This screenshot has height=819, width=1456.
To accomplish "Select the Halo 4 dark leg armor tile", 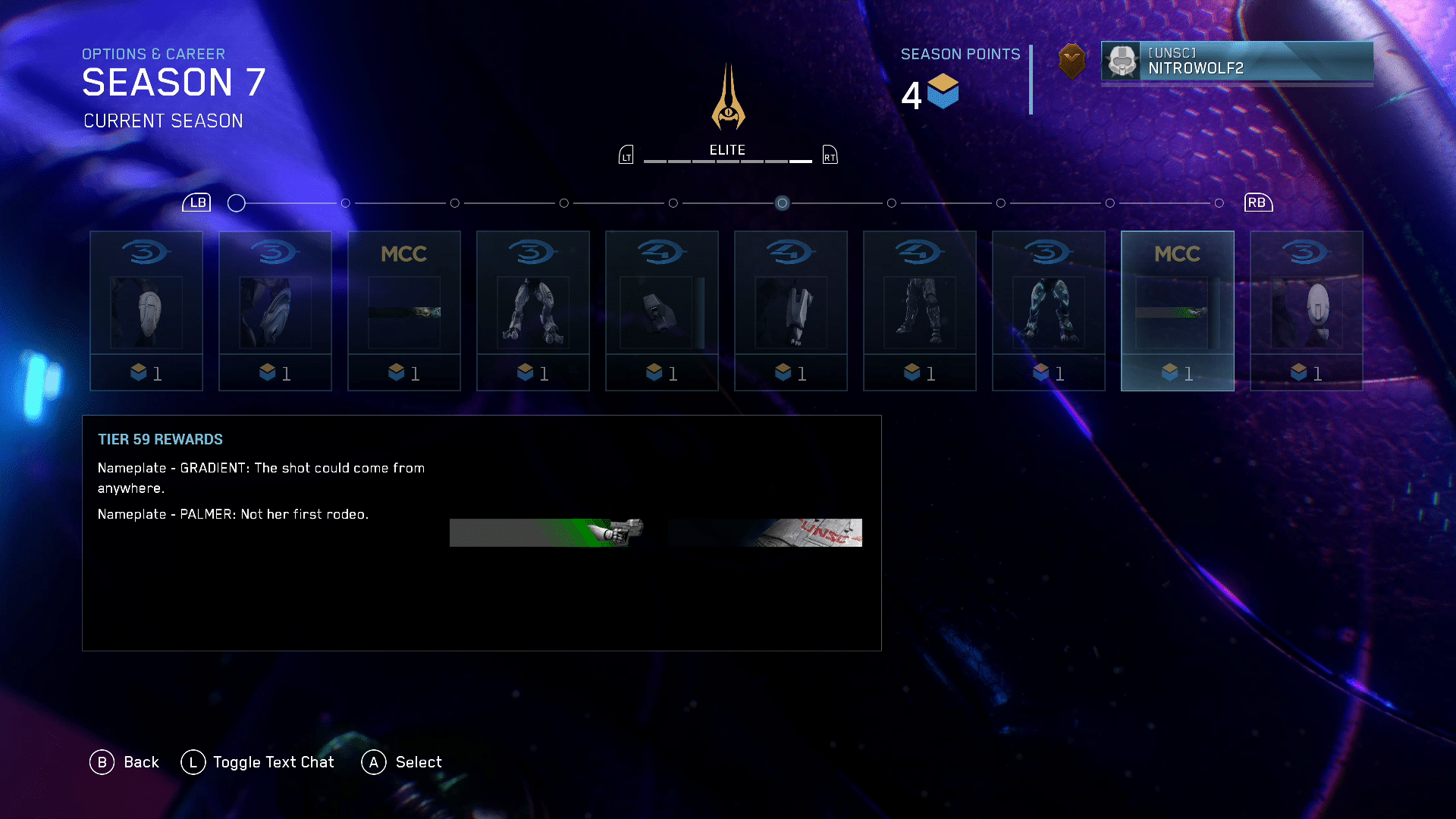I will click(x=919, y=311).
